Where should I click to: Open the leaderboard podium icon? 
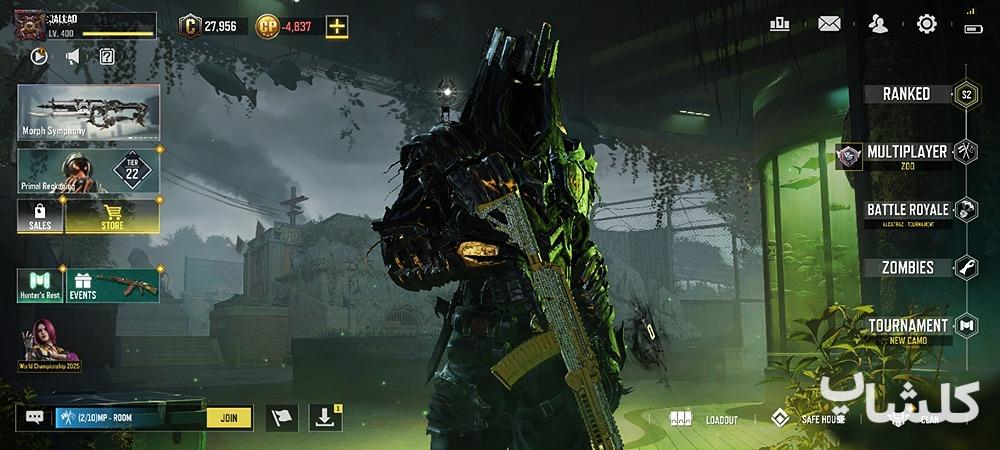tap(780, 24)
